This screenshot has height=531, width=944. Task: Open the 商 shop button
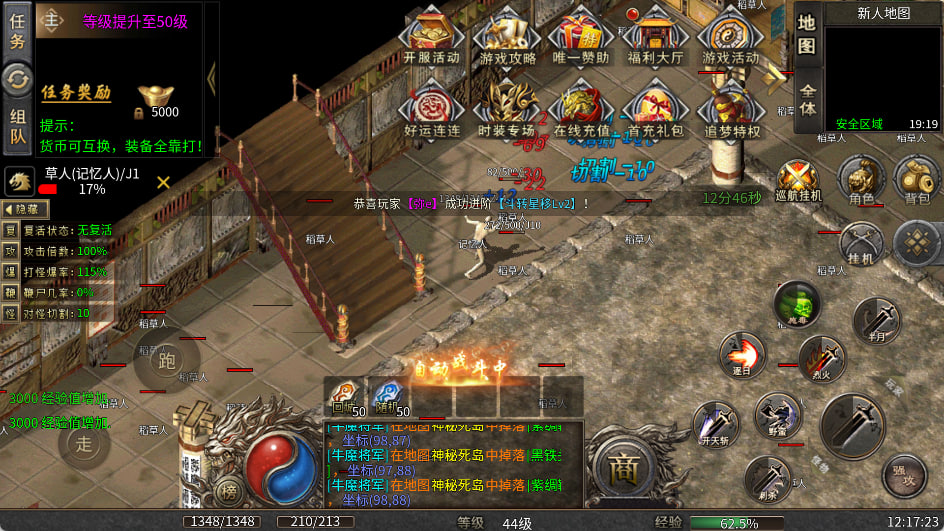click(624, 468)
